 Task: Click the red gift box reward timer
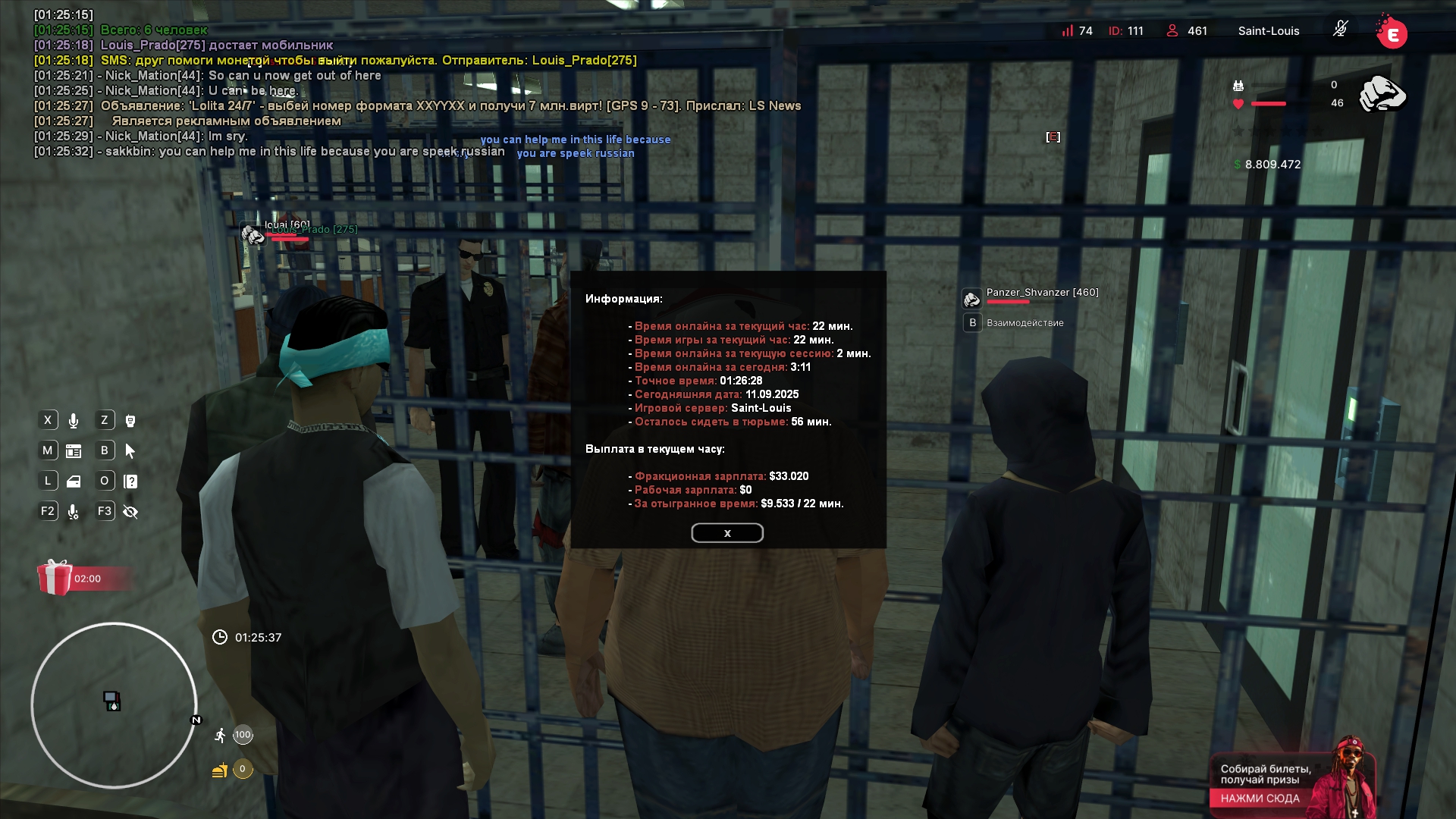click(55, 578)
